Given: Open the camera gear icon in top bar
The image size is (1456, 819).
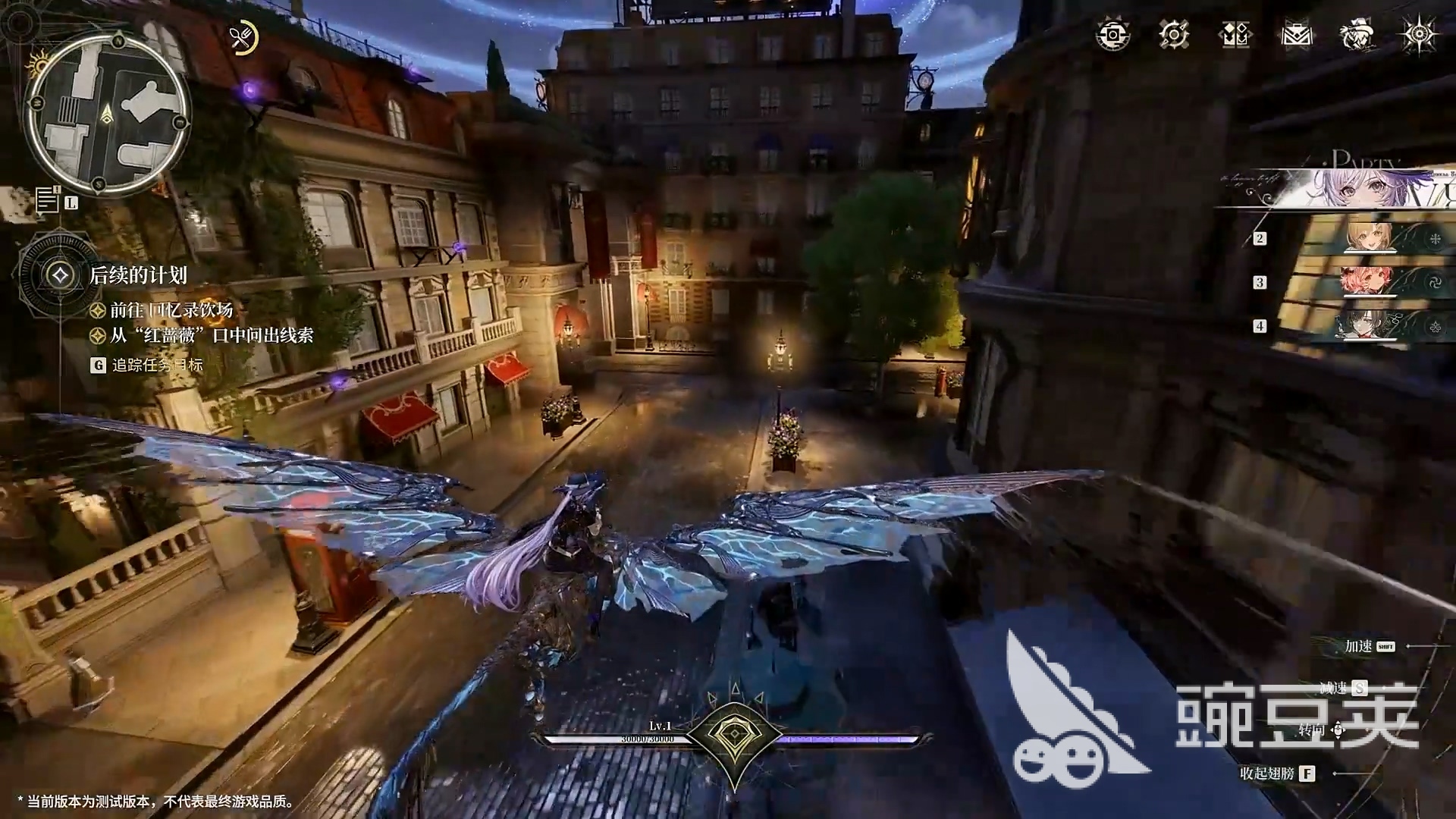Looking at the screenshot, I should pos(1112,35).
